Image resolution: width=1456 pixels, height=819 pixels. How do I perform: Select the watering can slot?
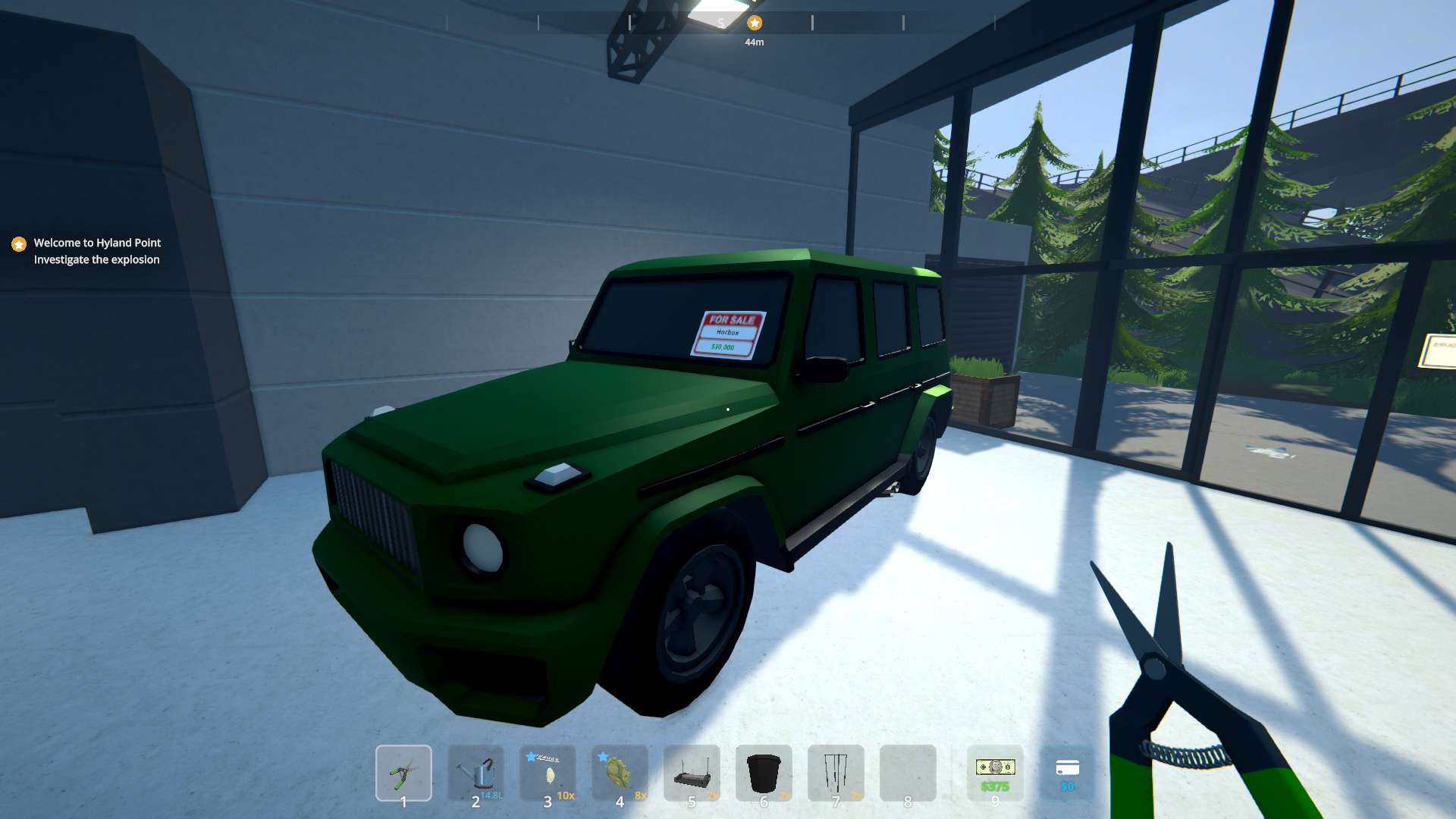[475, 773]
